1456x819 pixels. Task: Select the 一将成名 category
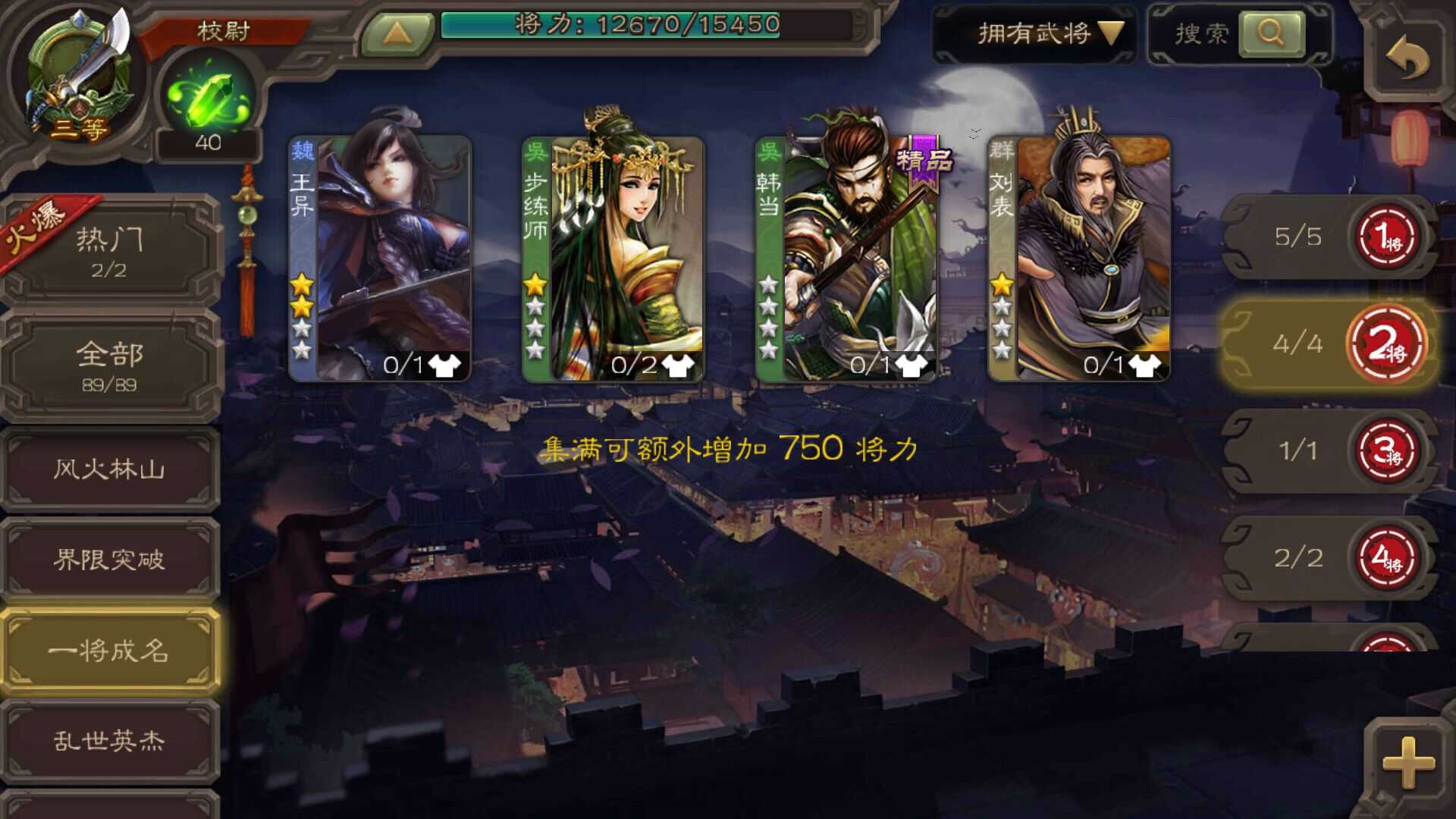(x=111, y=651)
